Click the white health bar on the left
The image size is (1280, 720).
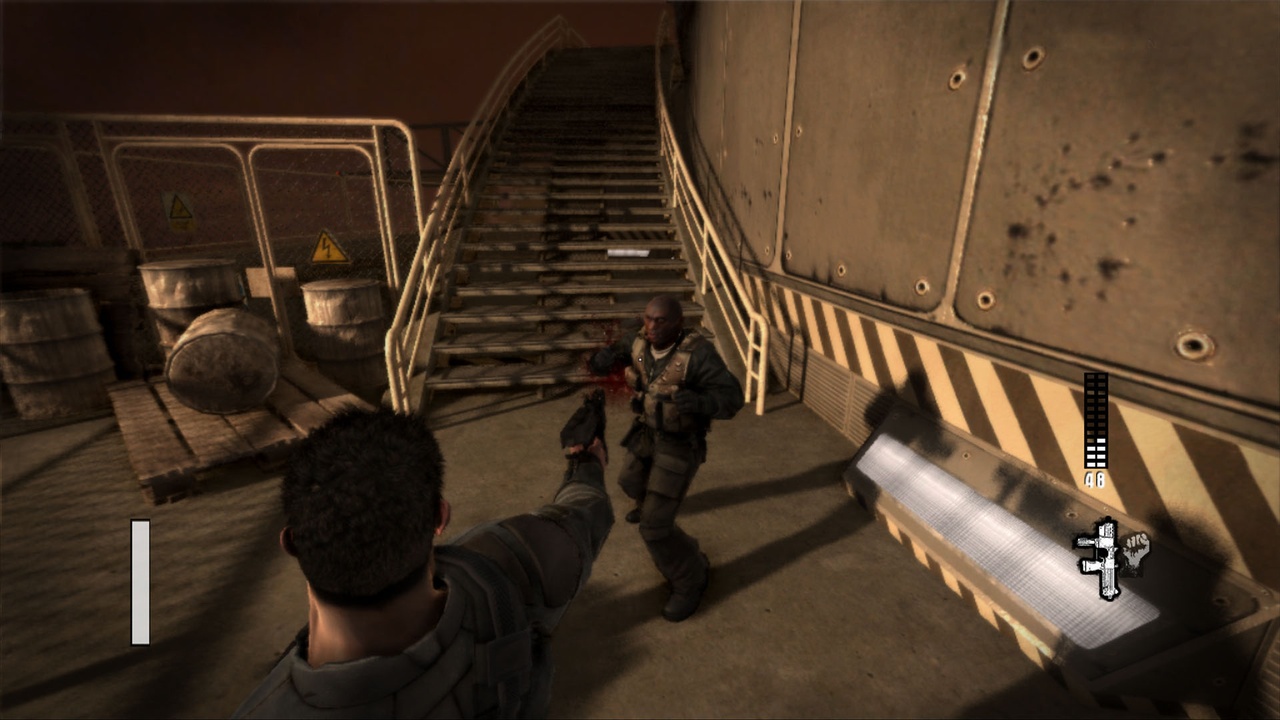pos(140,580)
